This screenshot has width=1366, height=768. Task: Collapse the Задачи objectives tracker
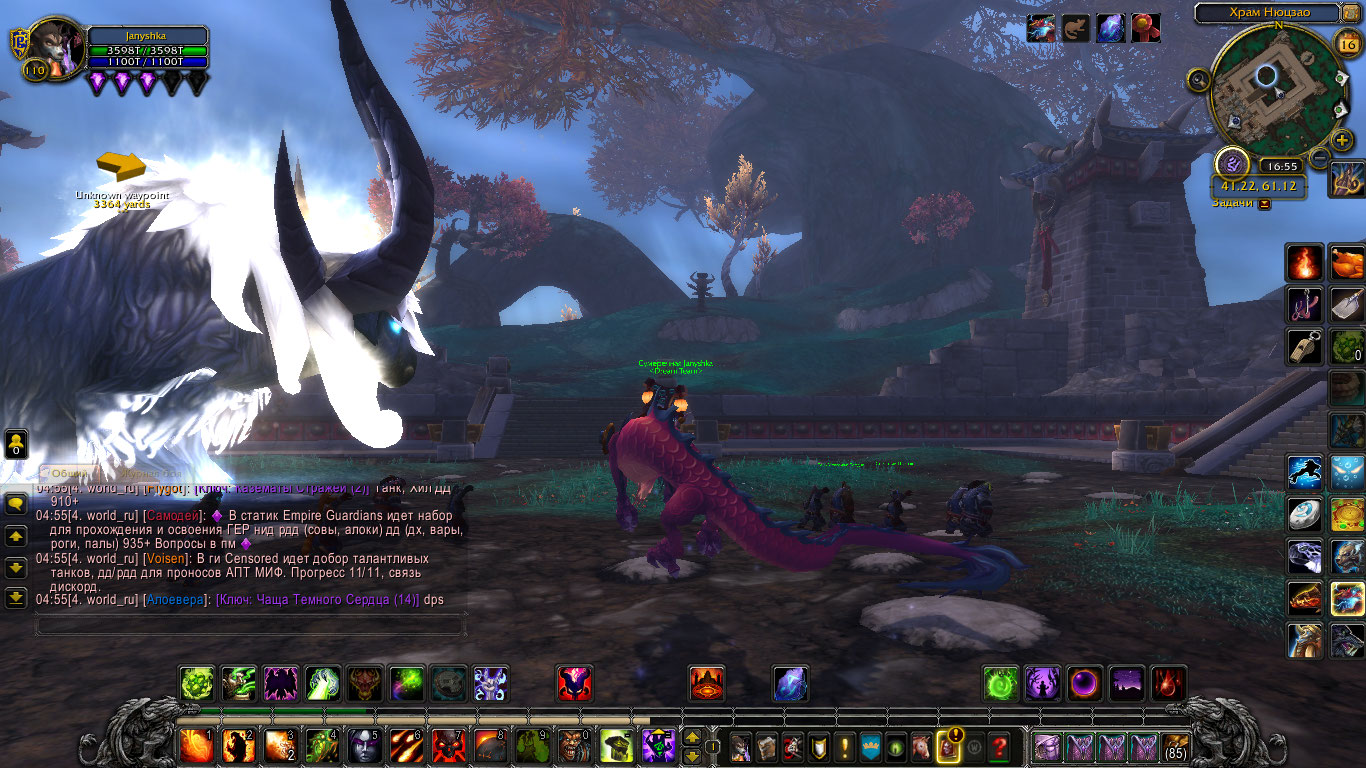tap(1265, 203)
